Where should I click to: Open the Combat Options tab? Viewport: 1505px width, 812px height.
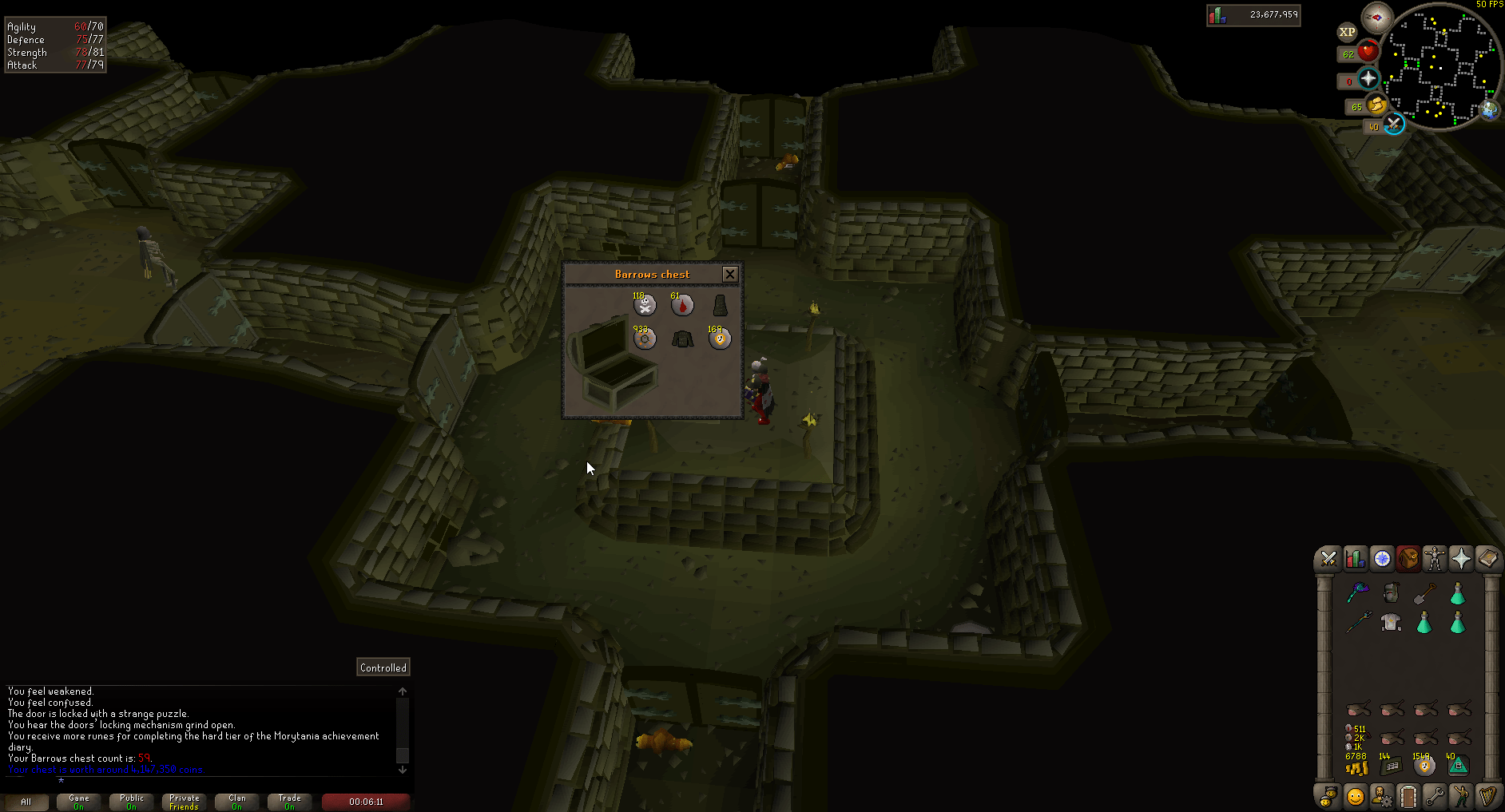pyautogui.click(x=1328, y=559)
